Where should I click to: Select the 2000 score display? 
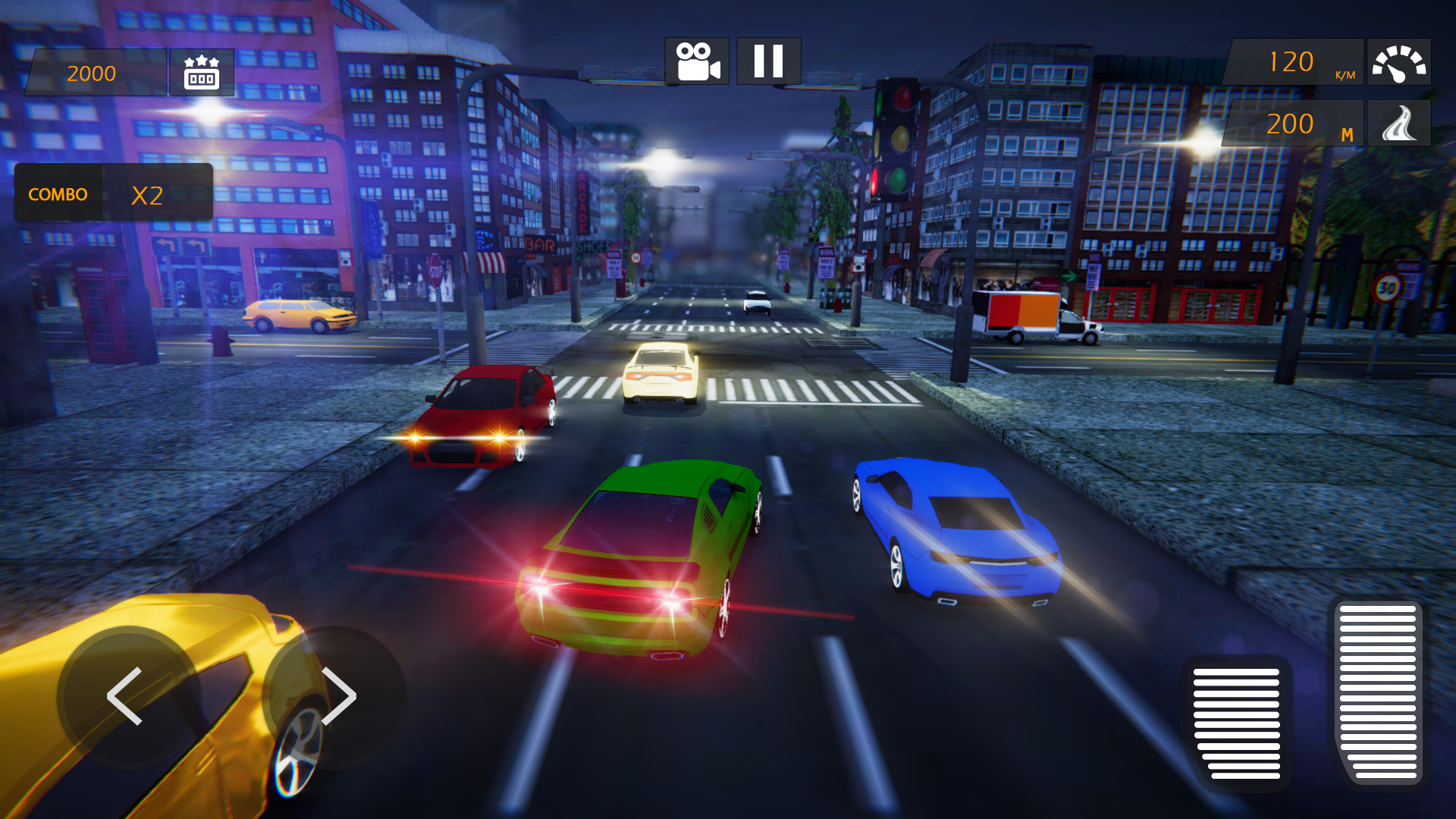[x=91, y=73]
